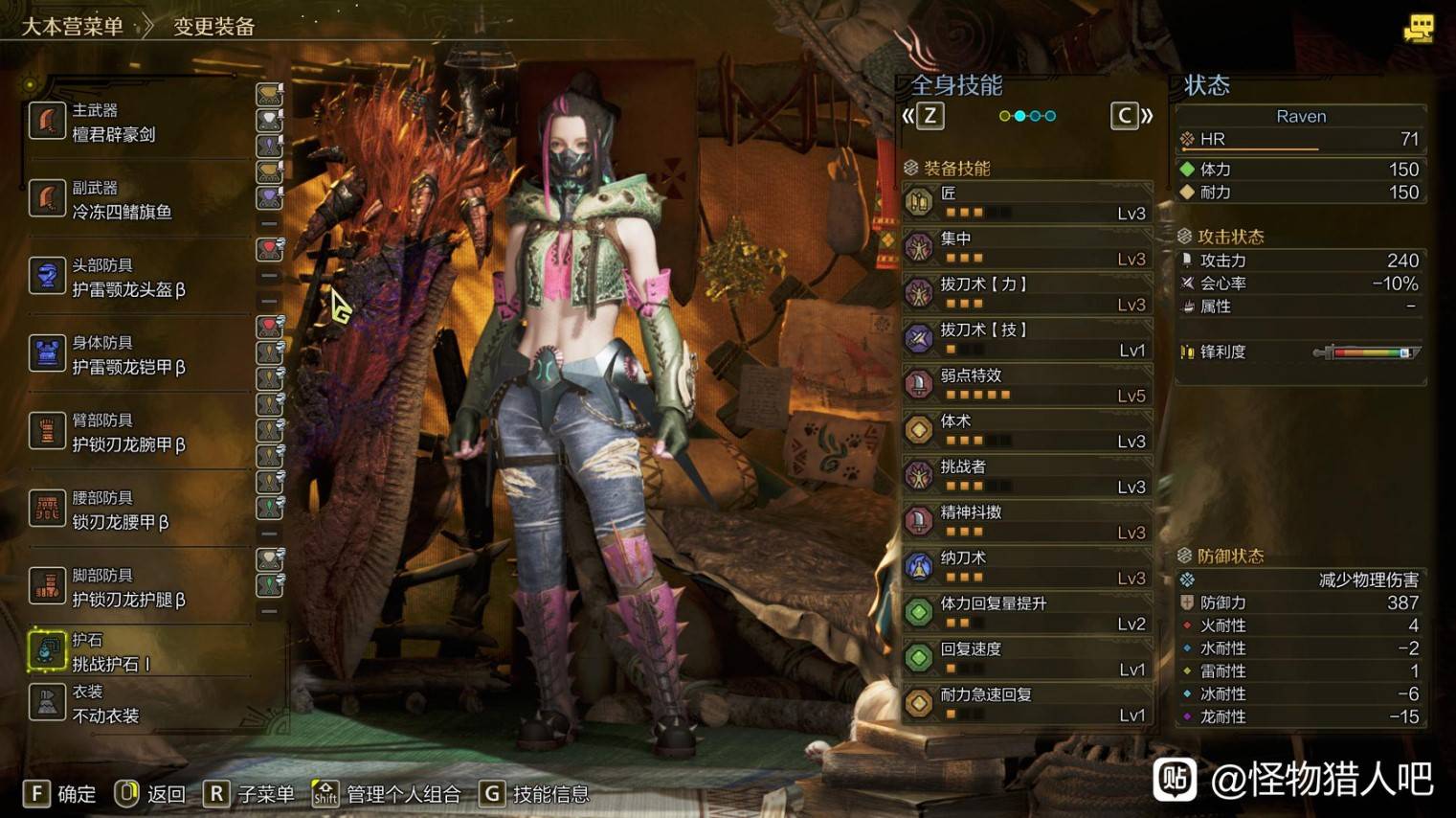Viewport: 1456px width, 818px height.
Task: Go to the next skill page arrow
Action: 1131,117
